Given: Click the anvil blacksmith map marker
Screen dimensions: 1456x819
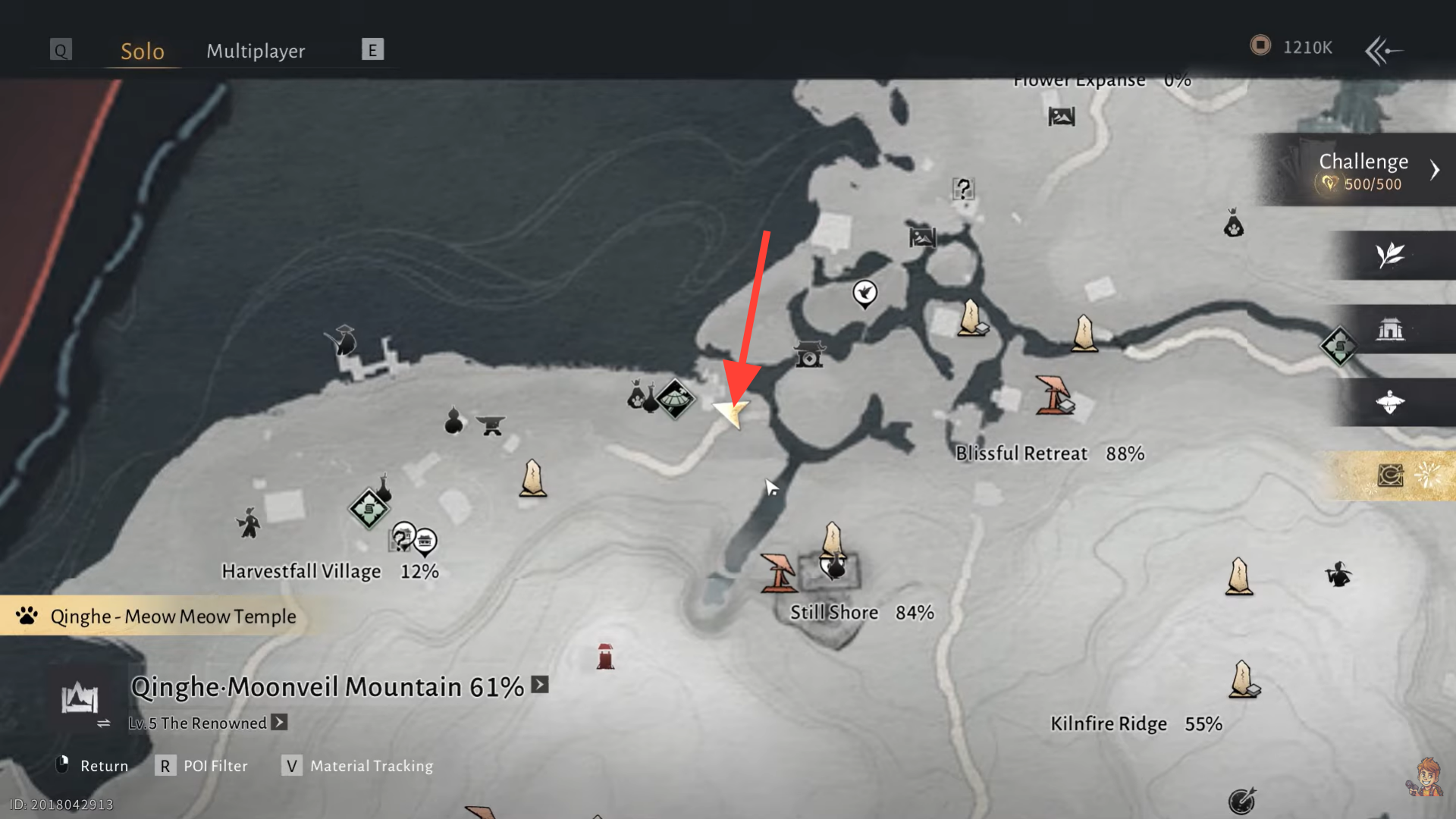Looking at the screenshot, I should [491, 425].
